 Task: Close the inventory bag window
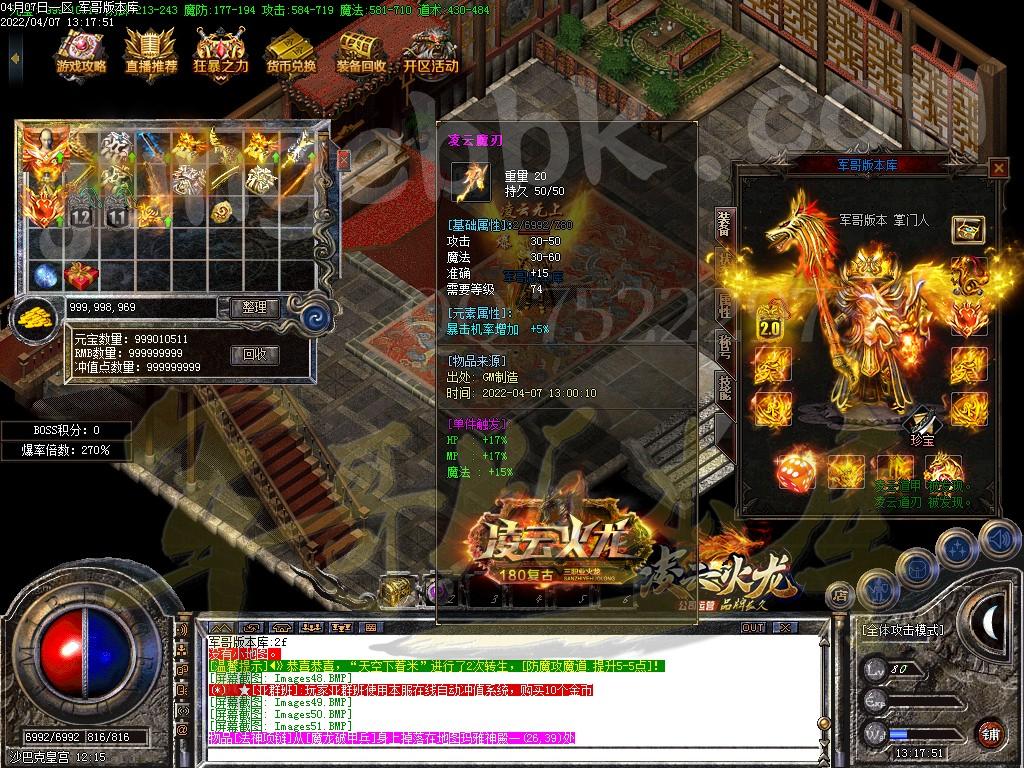coord(343,159)
